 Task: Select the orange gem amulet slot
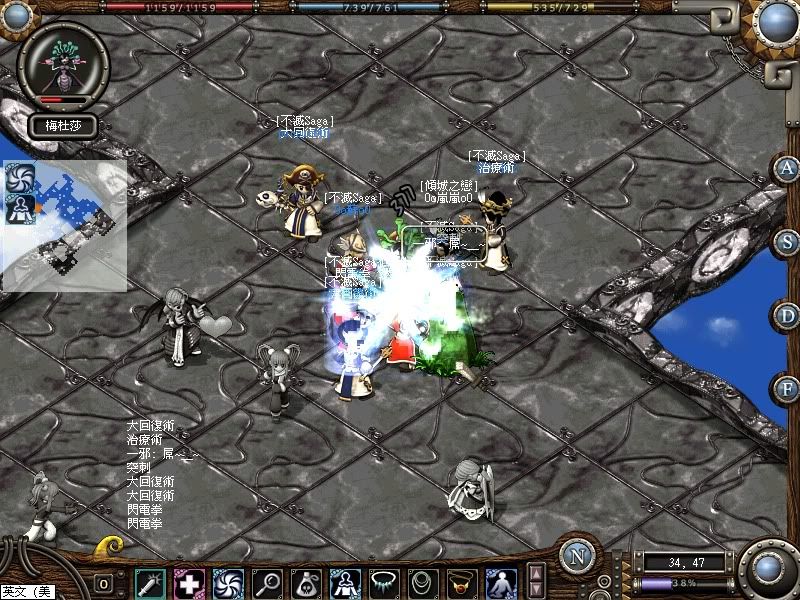coord(462,583)
